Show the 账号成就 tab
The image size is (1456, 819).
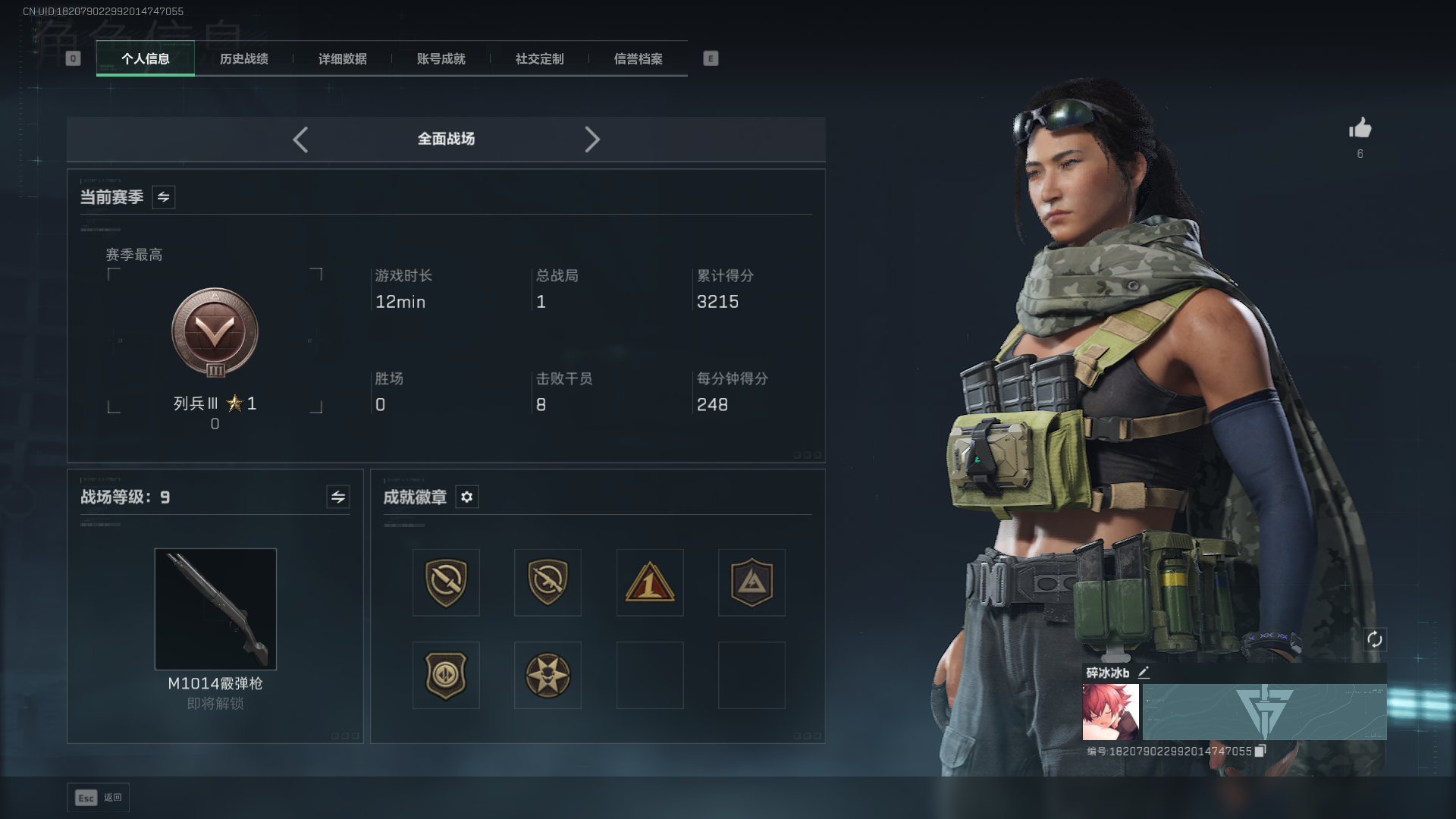click(x=441, y=58)
